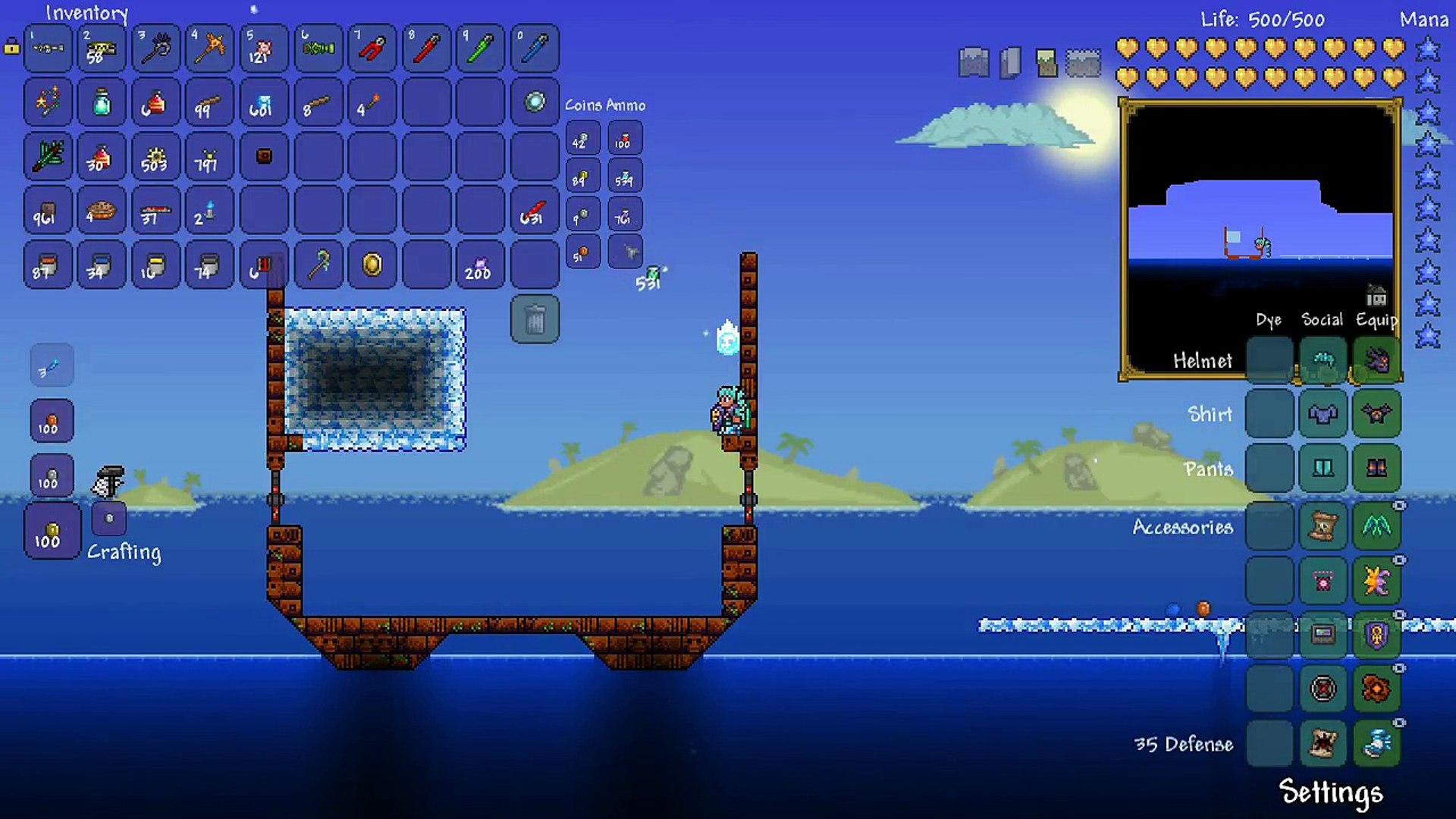Viewport: 1456px width, 819px height.
Task: Craft the gold coin stack of 100
Action: (52, 531)
